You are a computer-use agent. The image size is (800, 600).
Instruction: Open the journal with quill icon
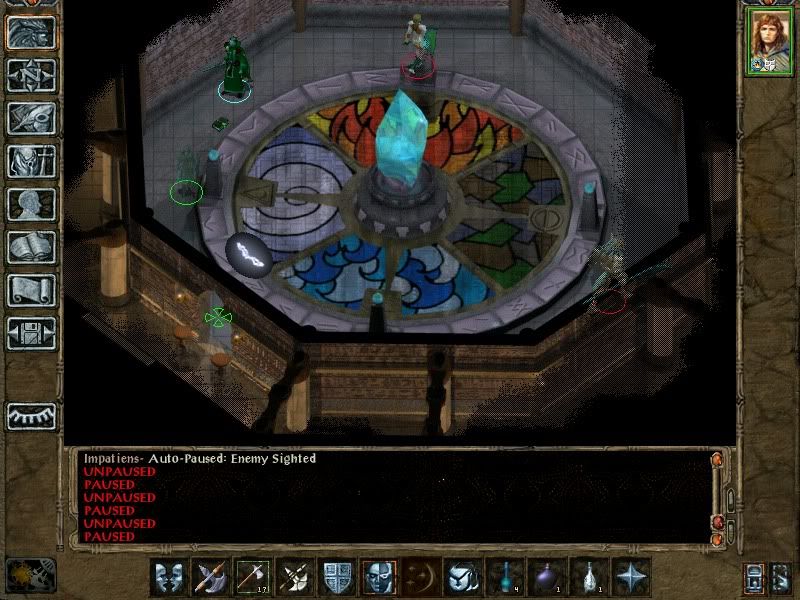(31, 118)
